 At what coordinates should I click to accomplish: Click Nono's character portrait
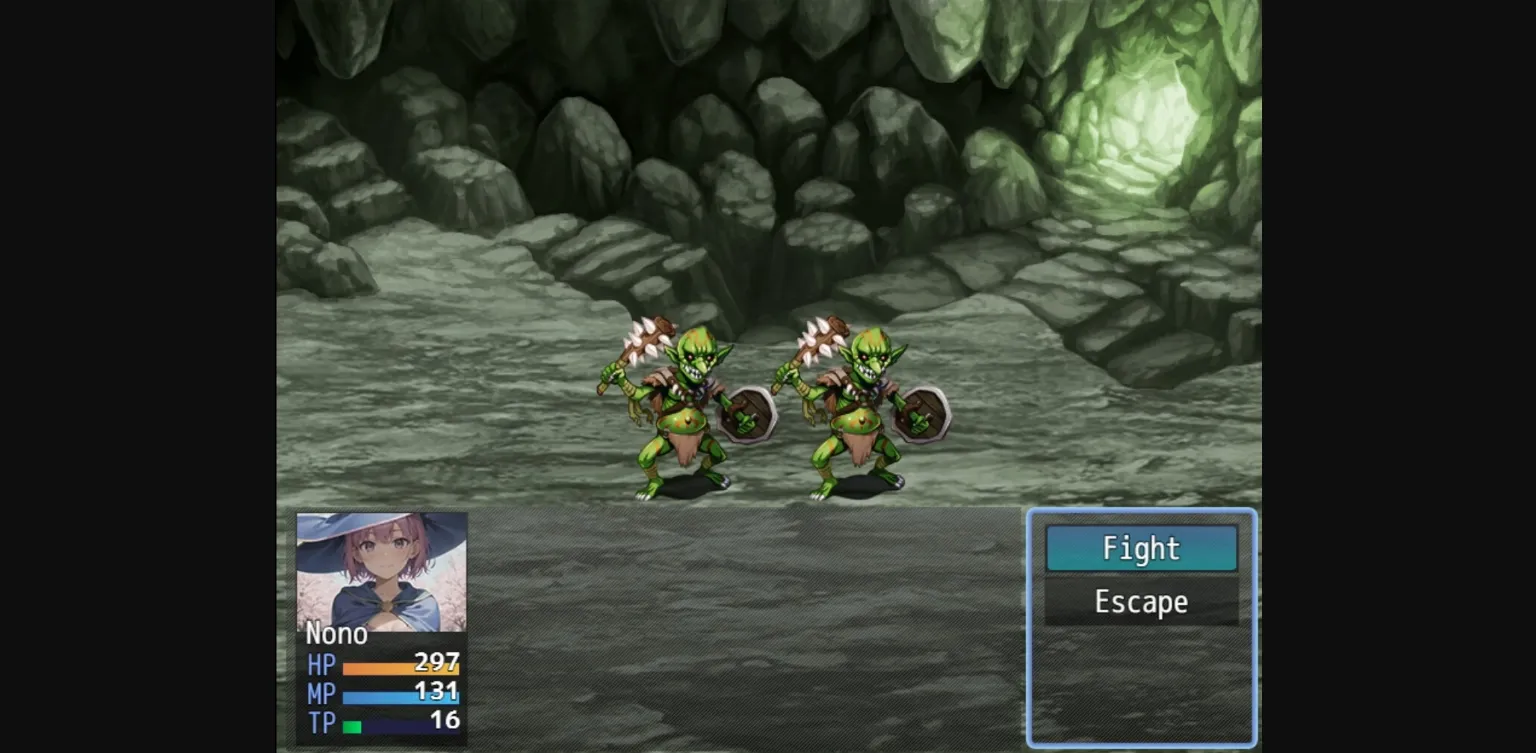[381, 571]
